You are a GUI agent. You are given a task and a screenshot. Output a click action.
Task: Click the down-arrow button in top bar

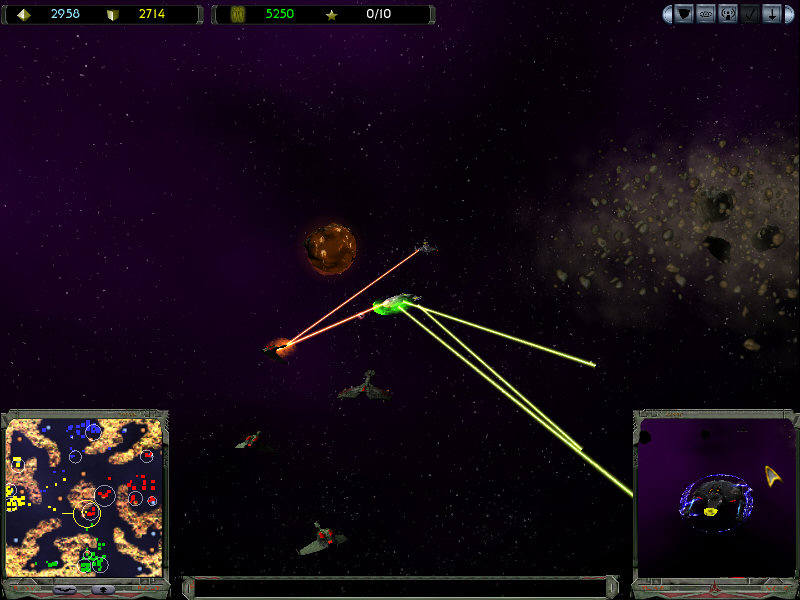[x=772, y=14]
